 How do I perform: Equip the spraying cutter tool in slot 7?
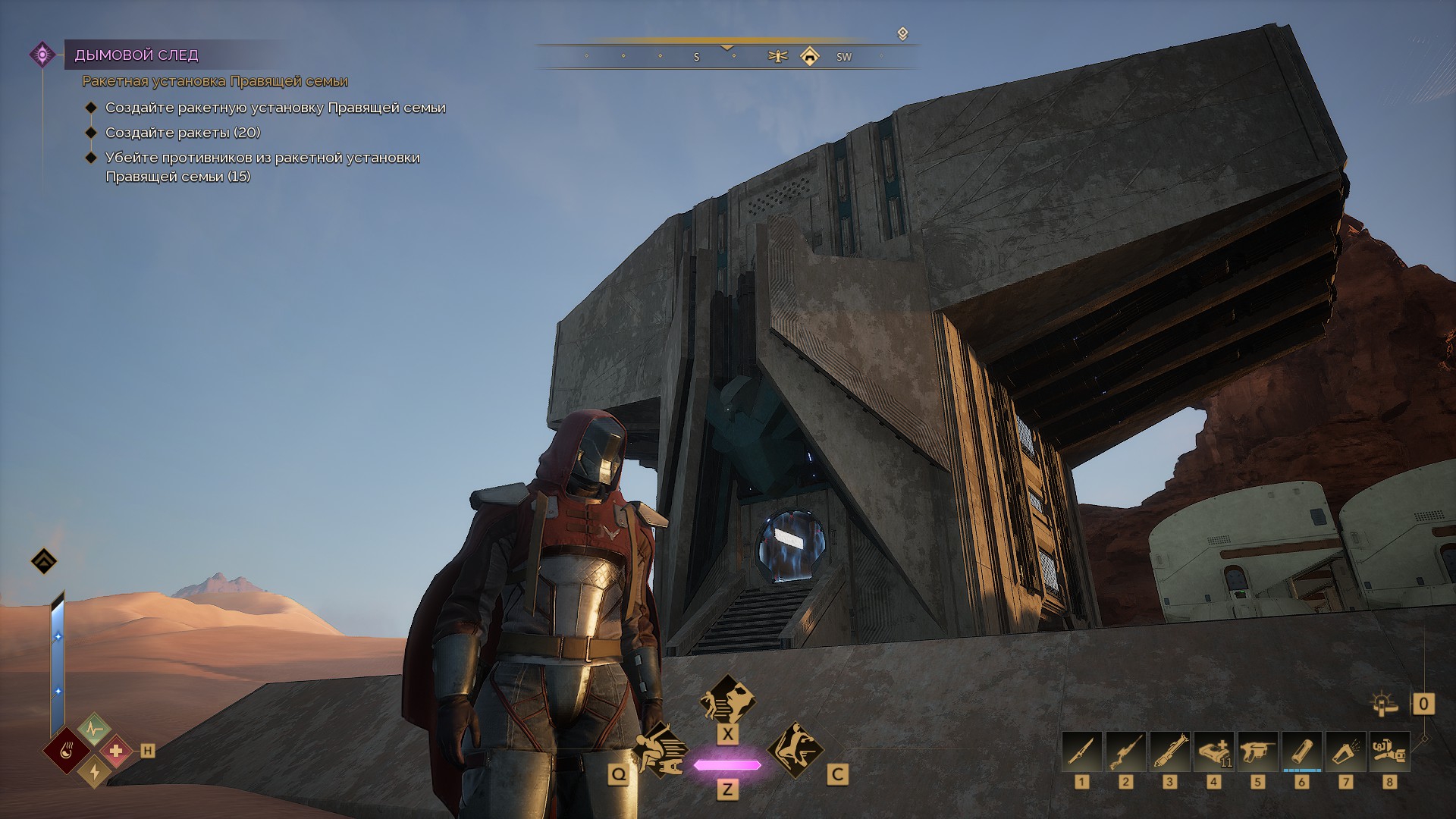tap(1345, 751)
